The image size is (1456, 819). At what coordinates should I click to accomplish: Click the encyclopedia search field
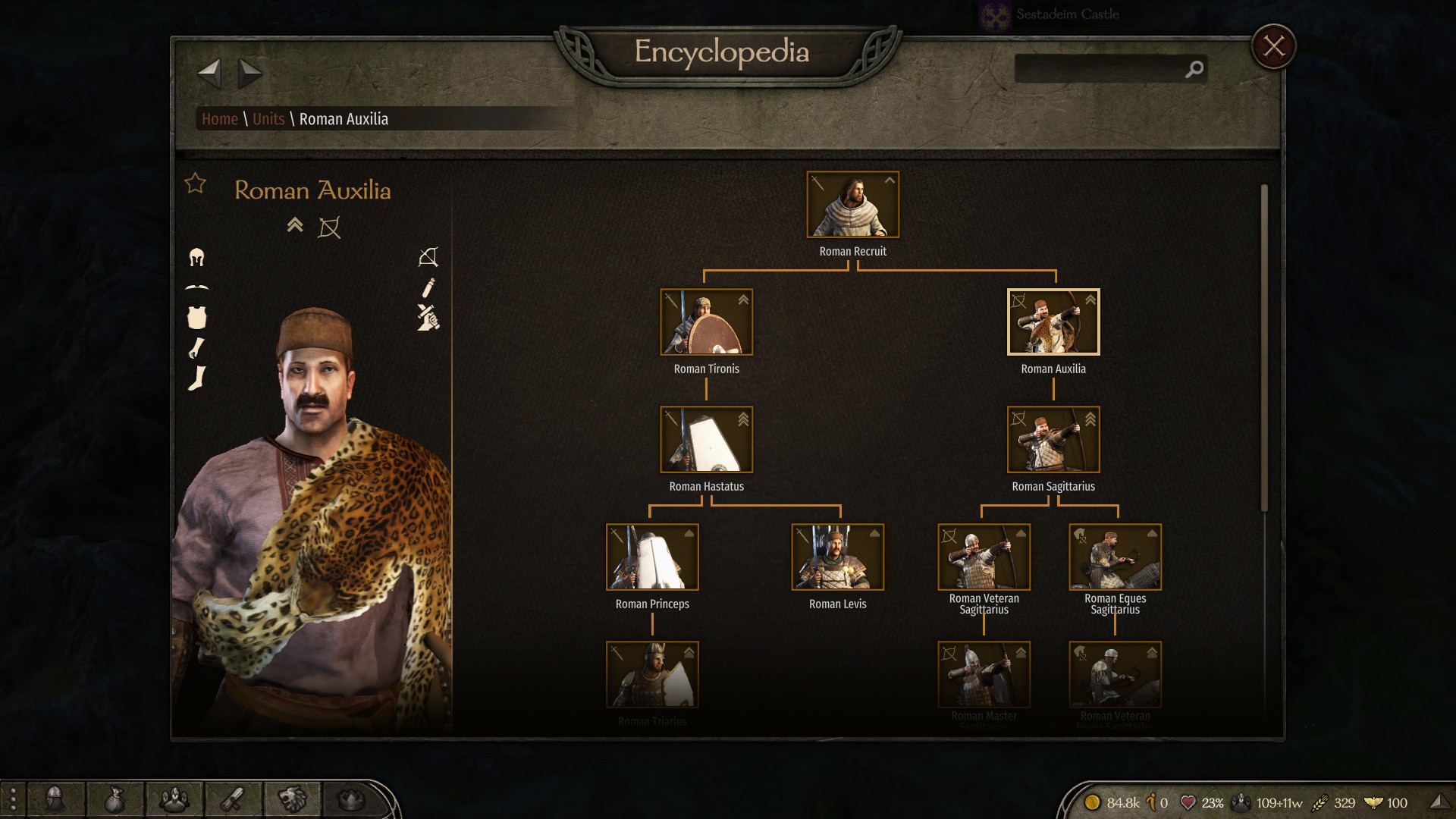tap(1100, 69)
